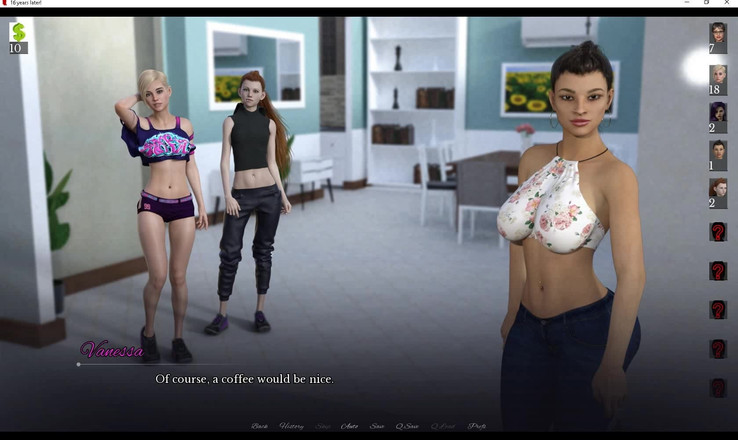The image size is (738, 440).
Task: Select the purple-haired character portrait
Action: click(718, 113)
